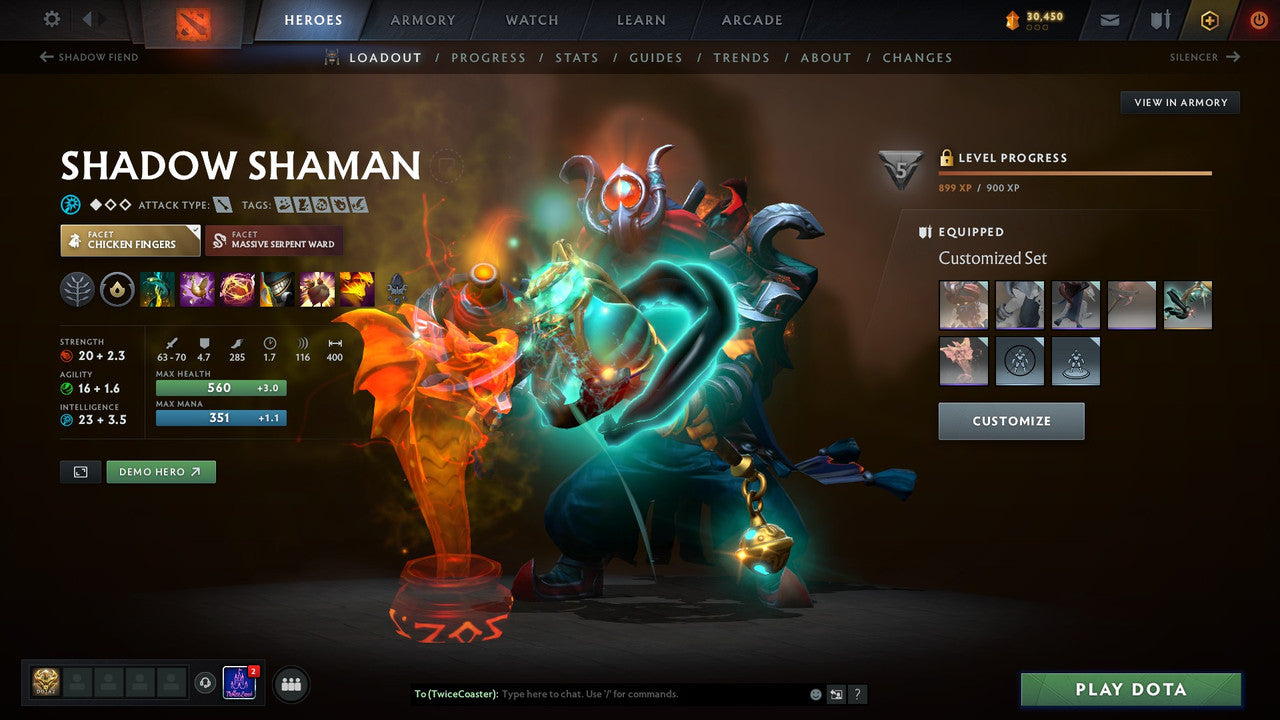Select the Talent Tree icon

pos(78,290)
